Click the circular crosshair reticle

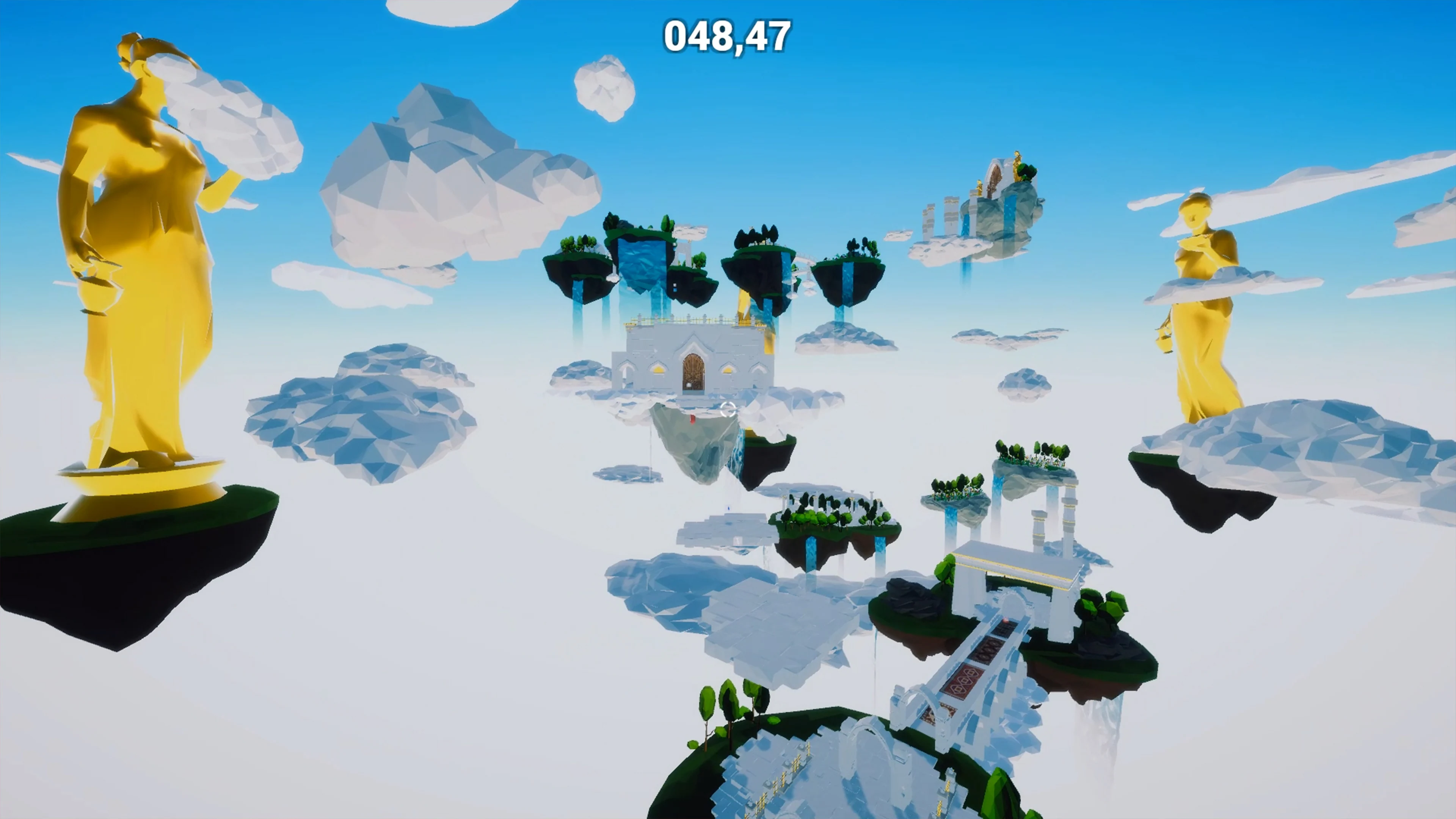pyautogui.click(x=728, y=409)
